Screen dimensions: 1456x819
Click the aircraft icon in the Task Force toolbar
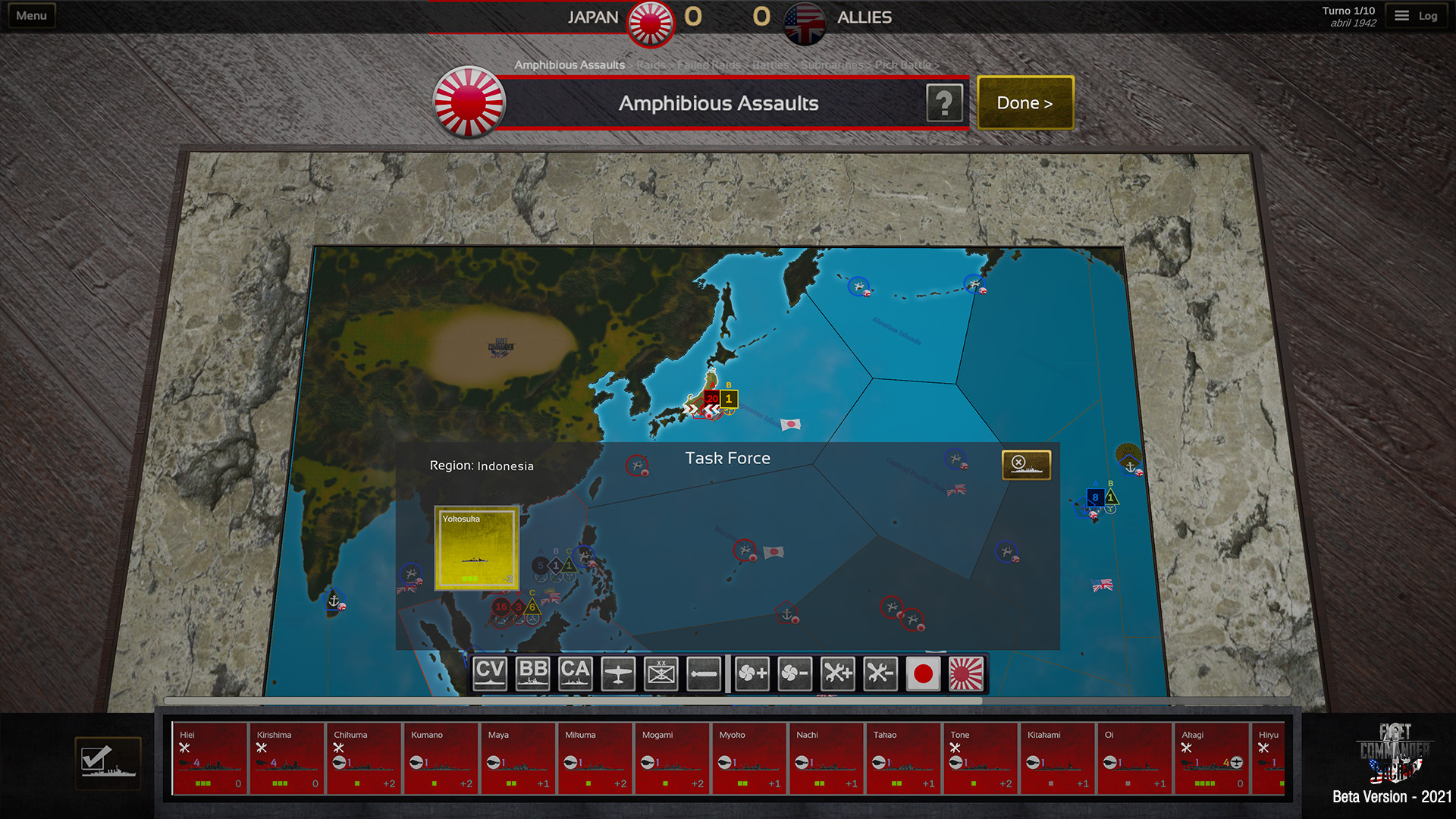pyautogui.click(x=618, y=673)
